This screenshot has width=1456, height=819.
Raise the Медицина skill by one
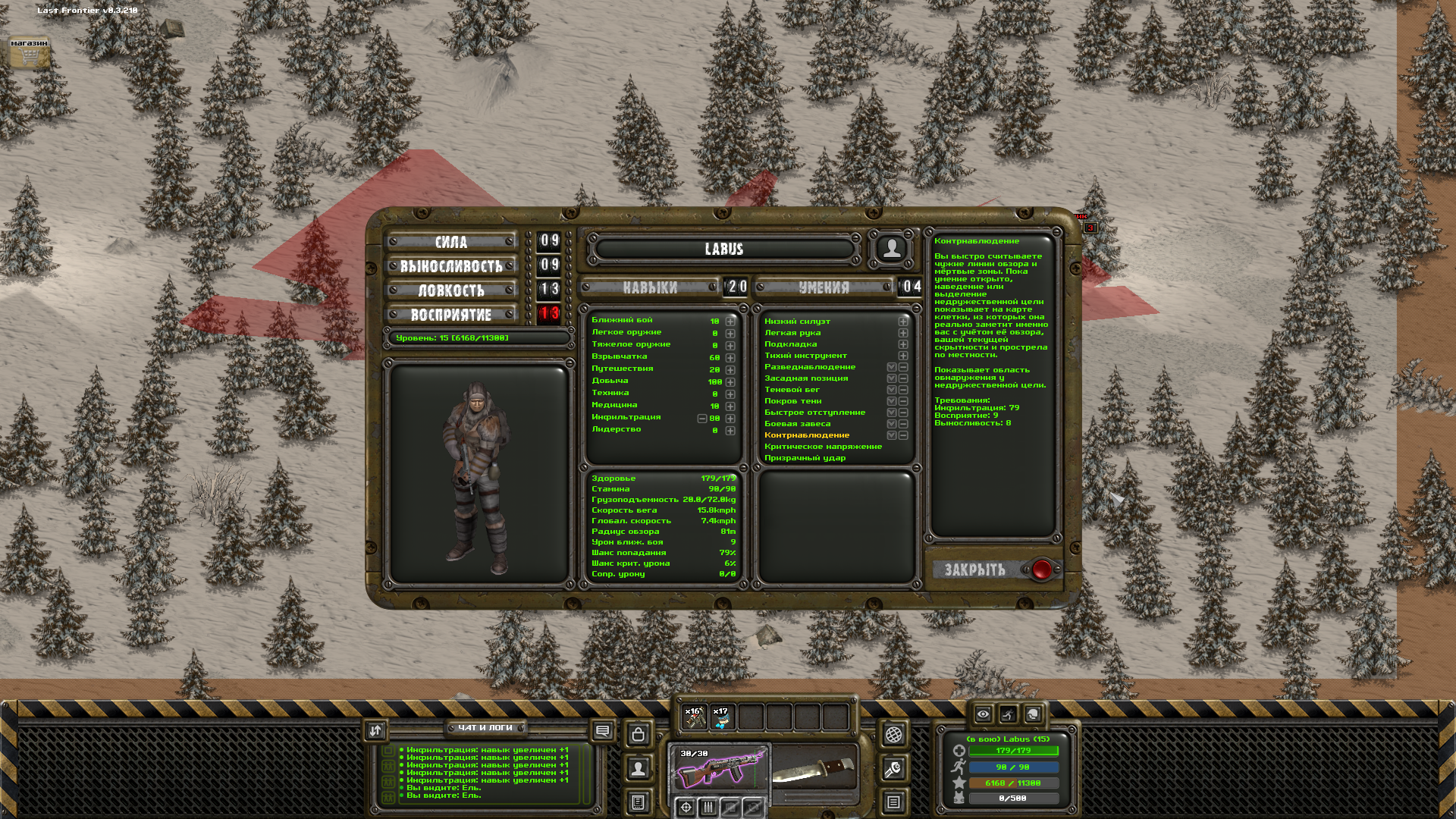(x=730, y=406)
